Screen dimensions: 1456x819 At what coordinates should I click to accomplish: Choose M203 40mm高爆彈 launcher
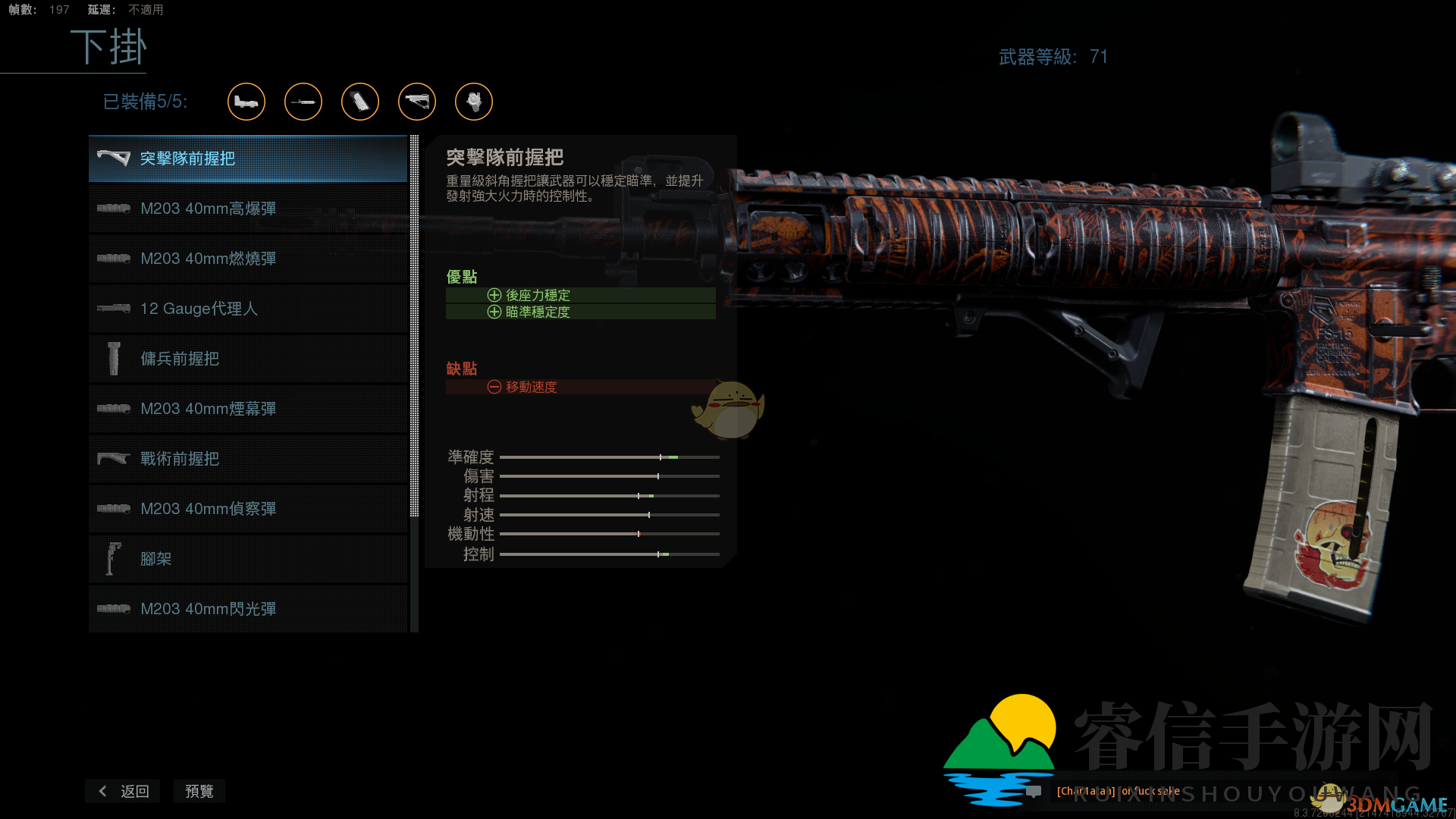[248, 209]
